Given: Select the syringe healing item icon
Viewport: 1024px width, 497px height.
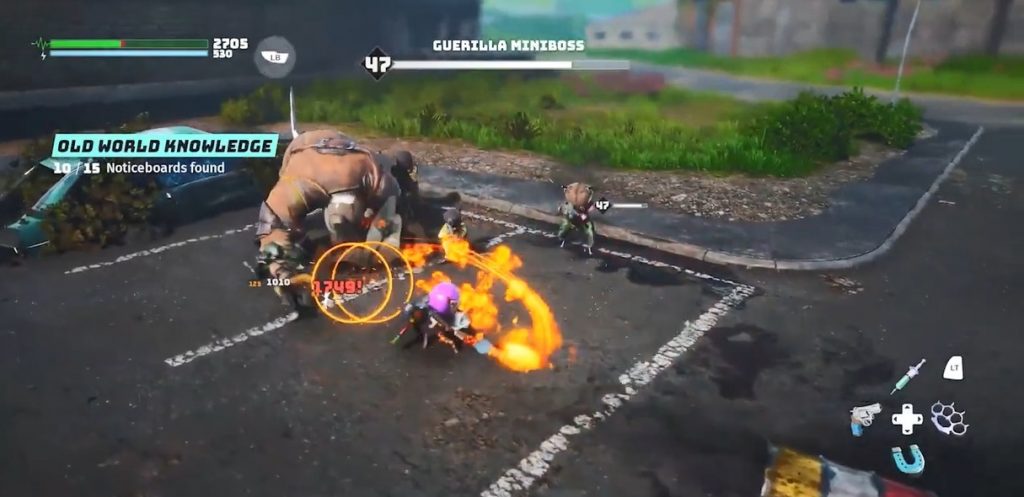Looking at the screenshot, I should click(x=908, y=376).
